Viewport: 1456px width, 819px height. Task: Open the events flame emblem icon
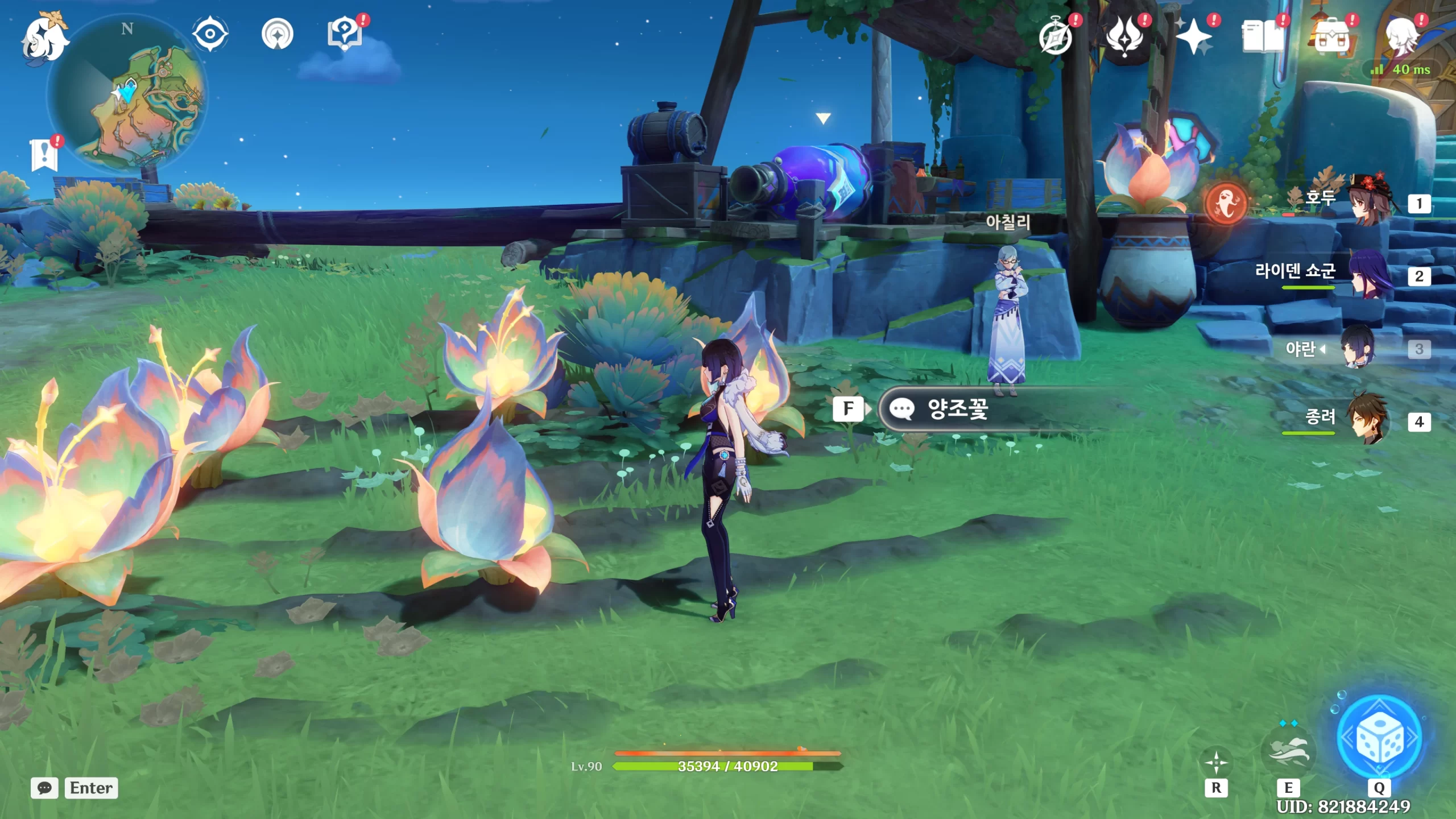(1124, 36)
